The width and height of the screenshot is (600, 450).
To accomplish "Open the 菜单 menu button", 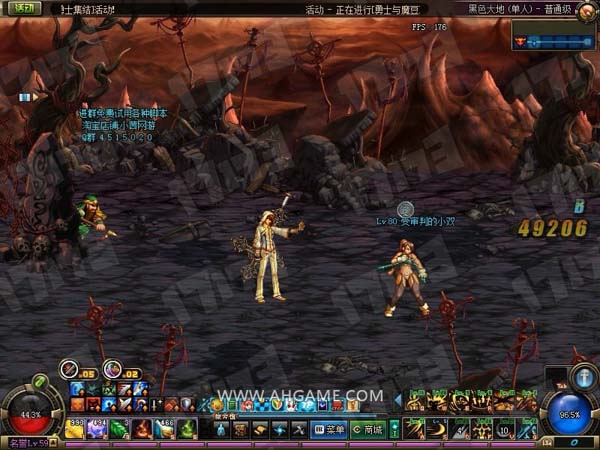I will coord(328,429).
